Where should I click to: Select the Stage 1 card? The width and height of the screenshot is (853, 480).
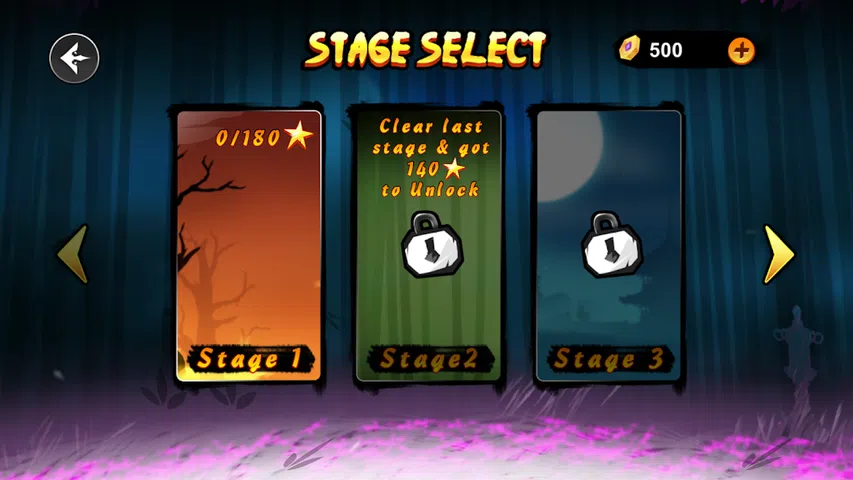[x=249, y=245]
